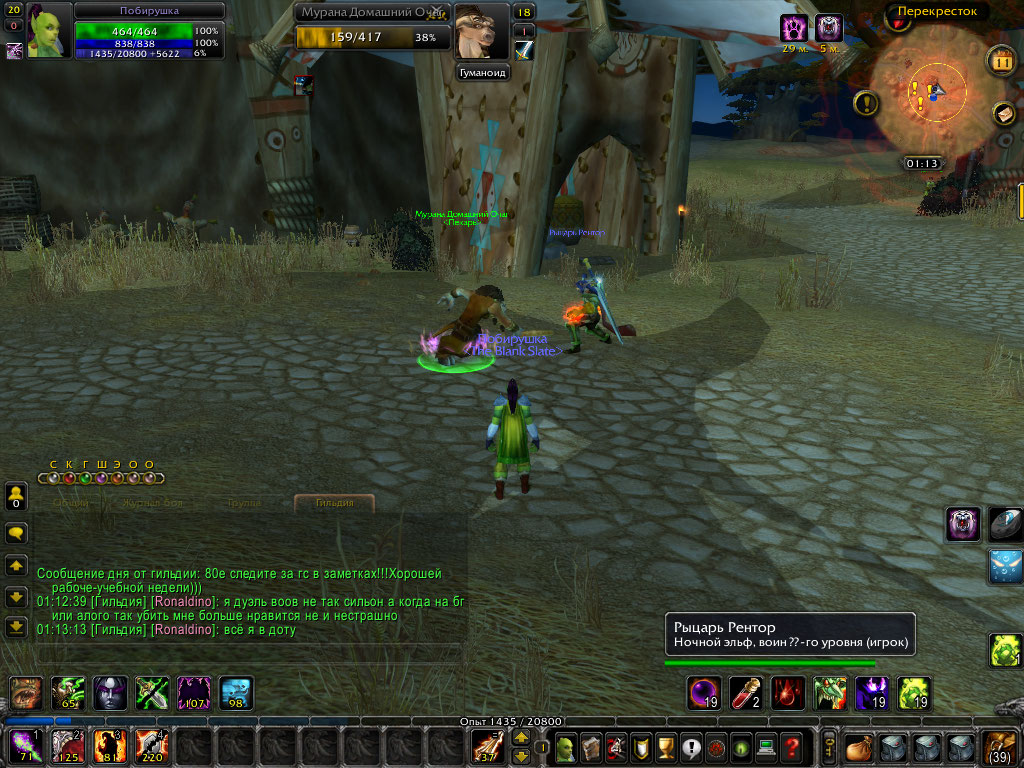Viewport: 1024px width, 768px height.
Task: Click the Перекресток minimap
Action: [x=929, y=93]
